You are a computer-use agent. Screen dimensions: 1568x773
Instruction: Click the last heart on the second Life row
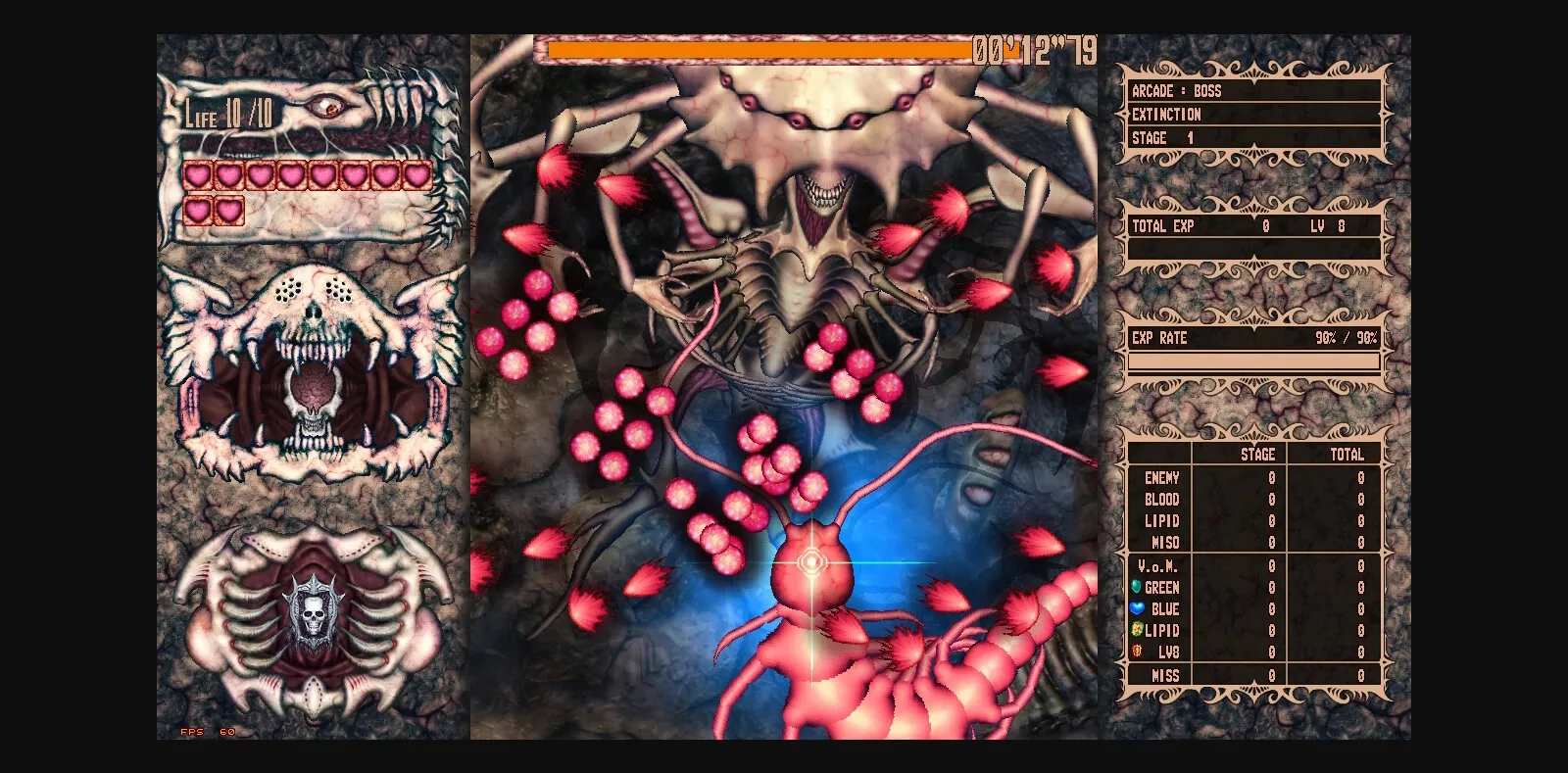(x=231, y=208)
